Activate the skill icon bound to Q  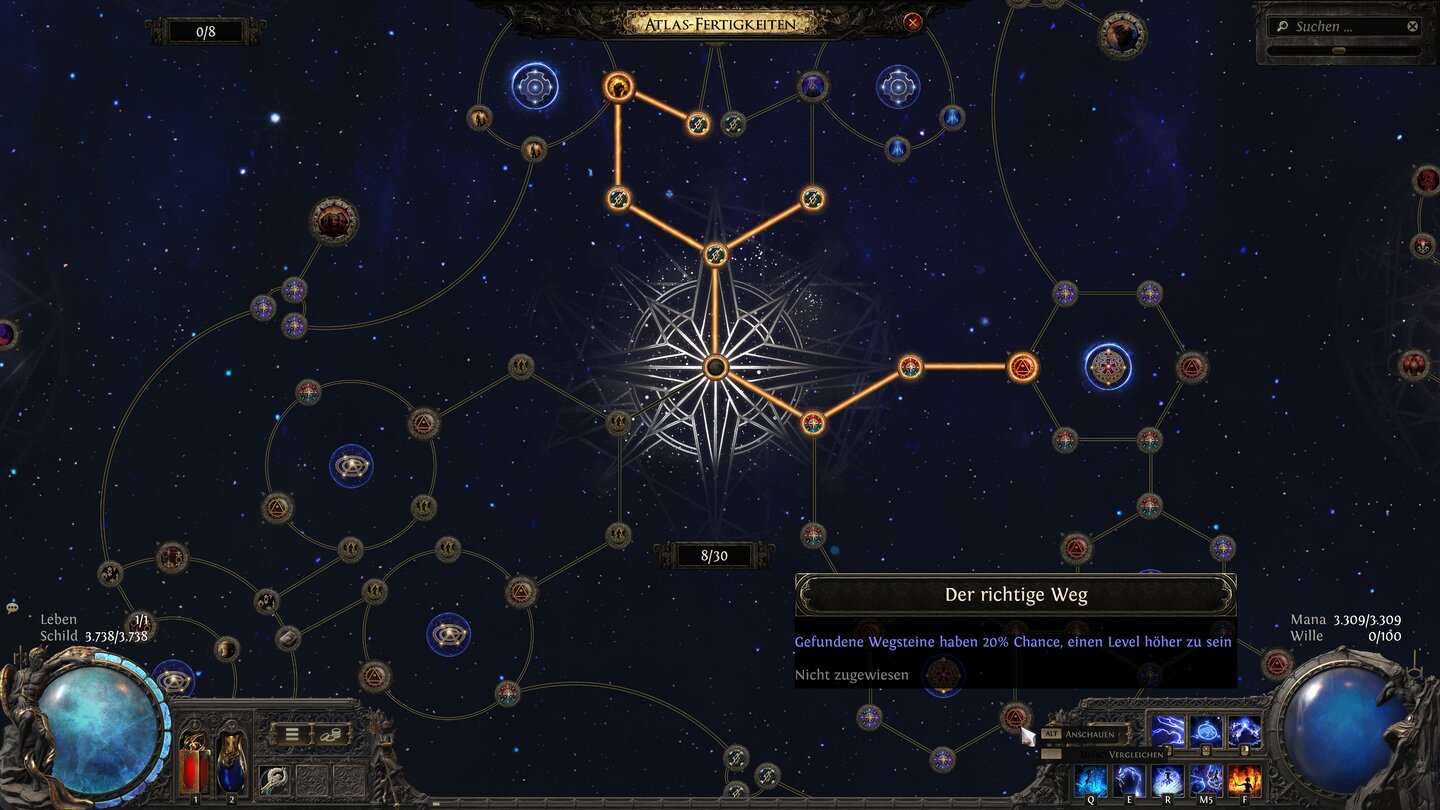(x=1091, y=779)
